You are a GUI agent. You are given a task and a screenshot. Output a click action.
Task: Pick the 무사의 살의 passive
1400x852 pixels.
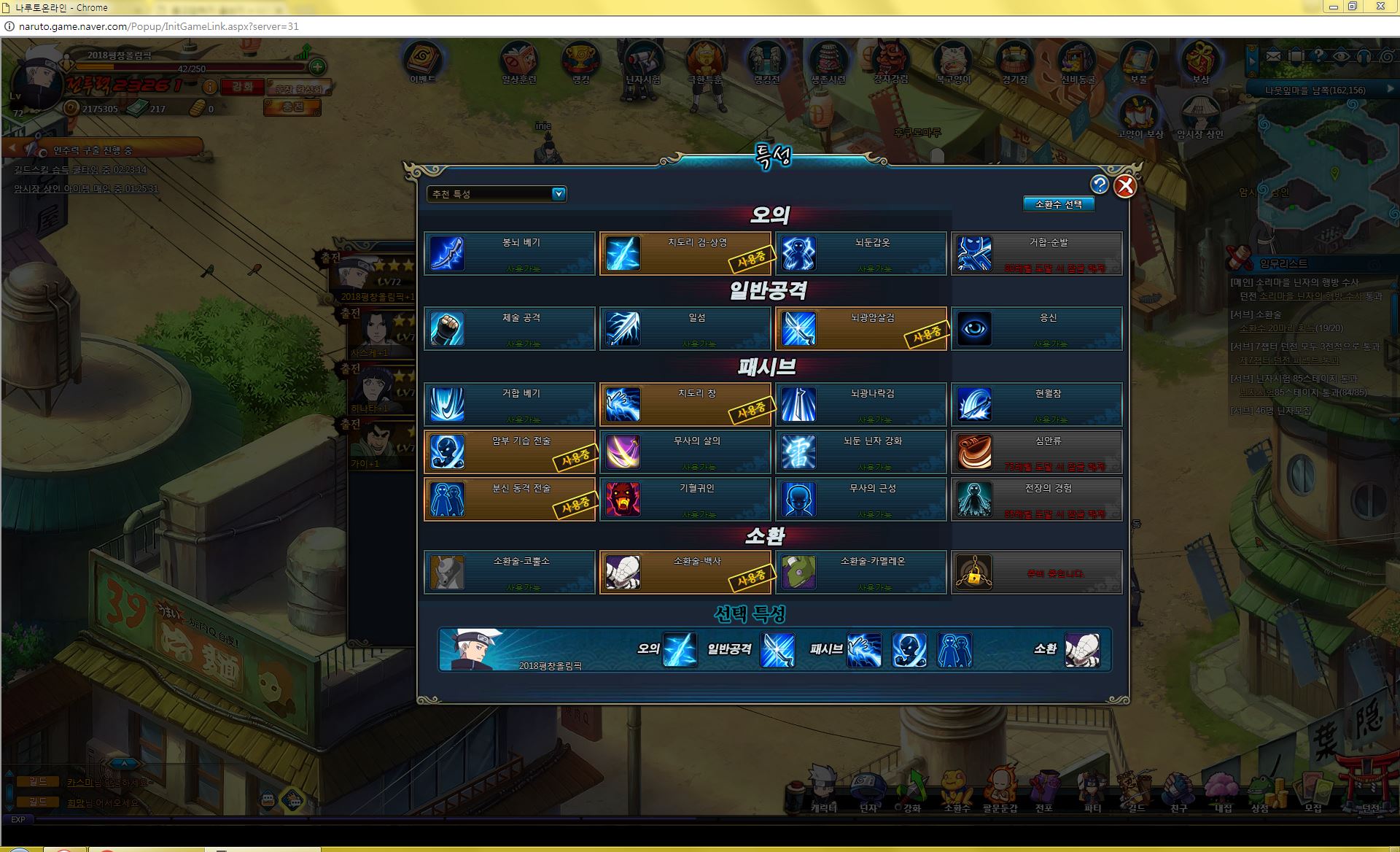[685, 452]
